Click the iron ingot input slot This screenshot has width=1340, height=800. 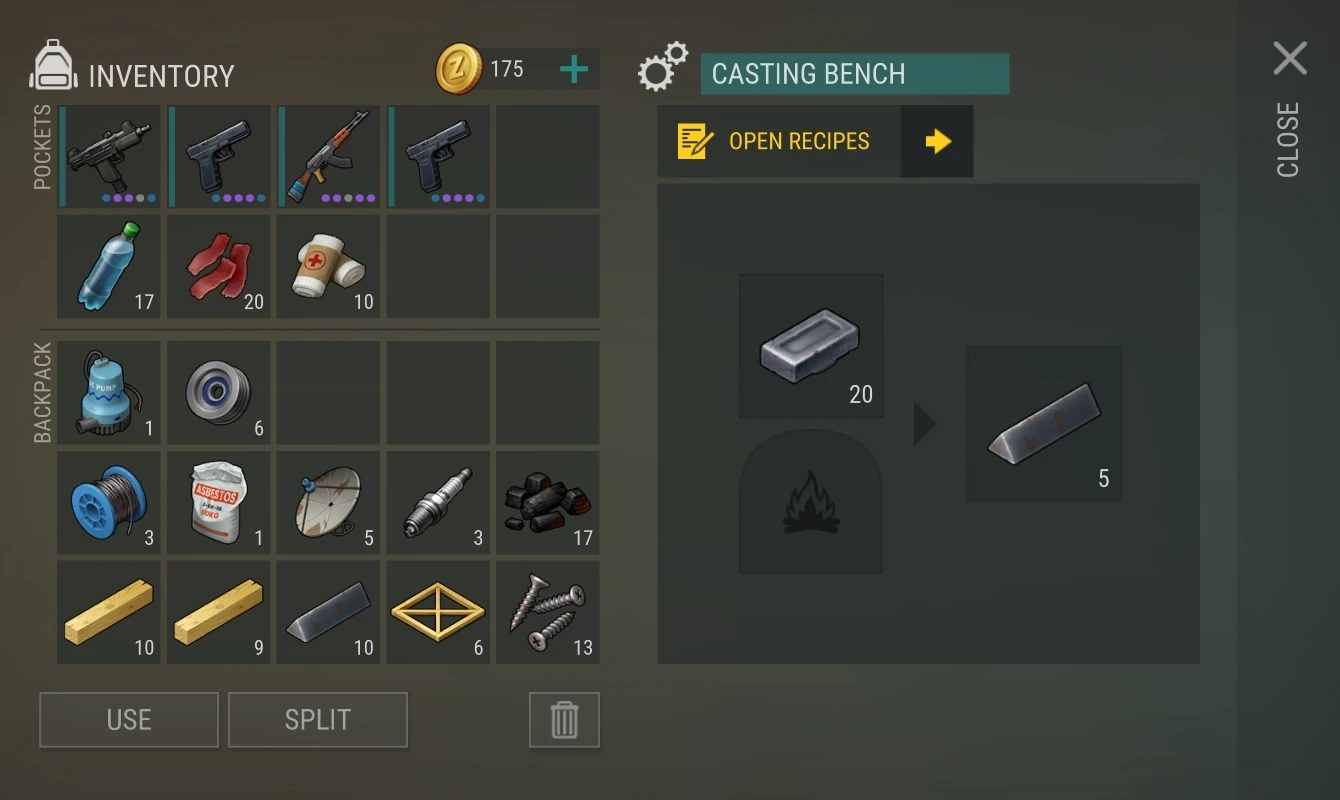[x=811, y=345]
